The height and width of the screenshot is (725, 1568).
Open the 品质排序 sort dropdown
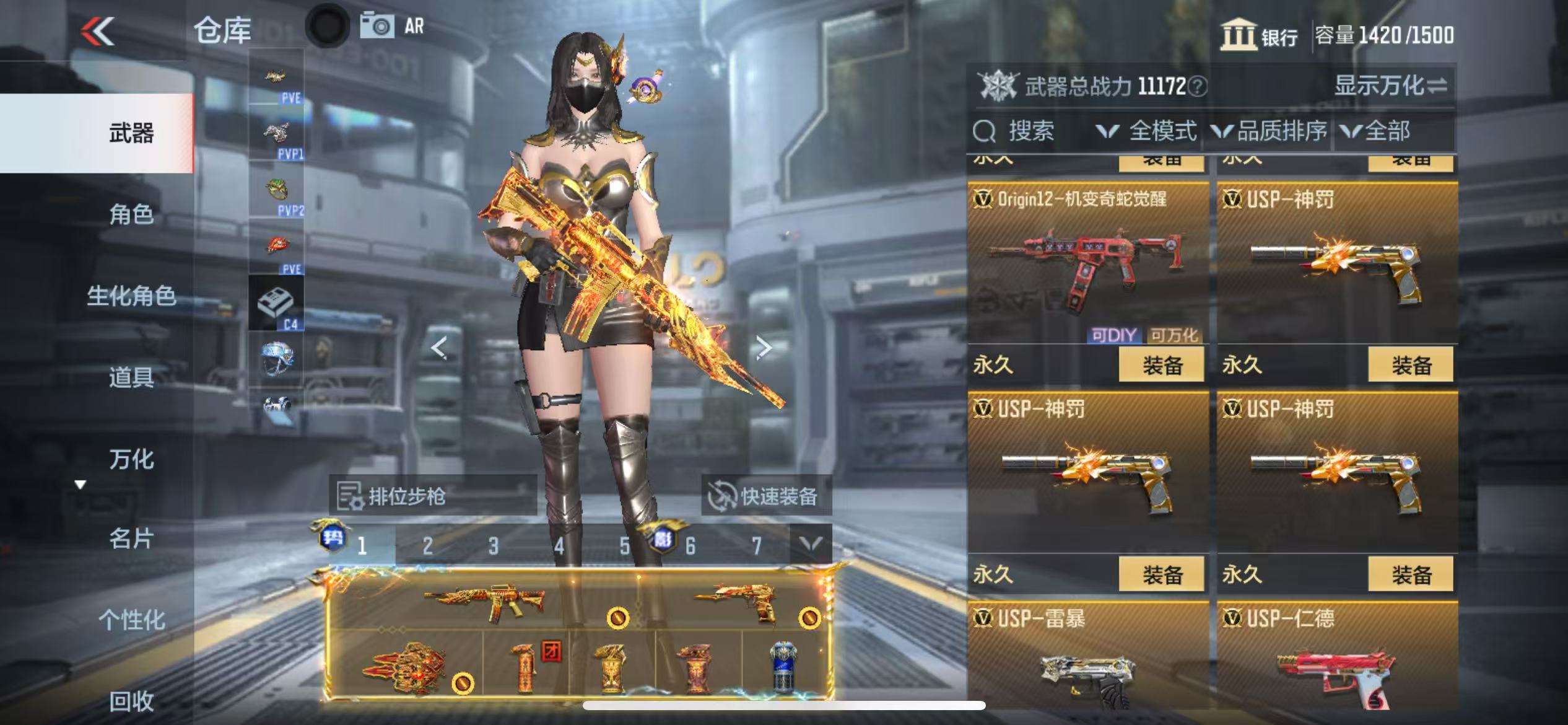1270,131
